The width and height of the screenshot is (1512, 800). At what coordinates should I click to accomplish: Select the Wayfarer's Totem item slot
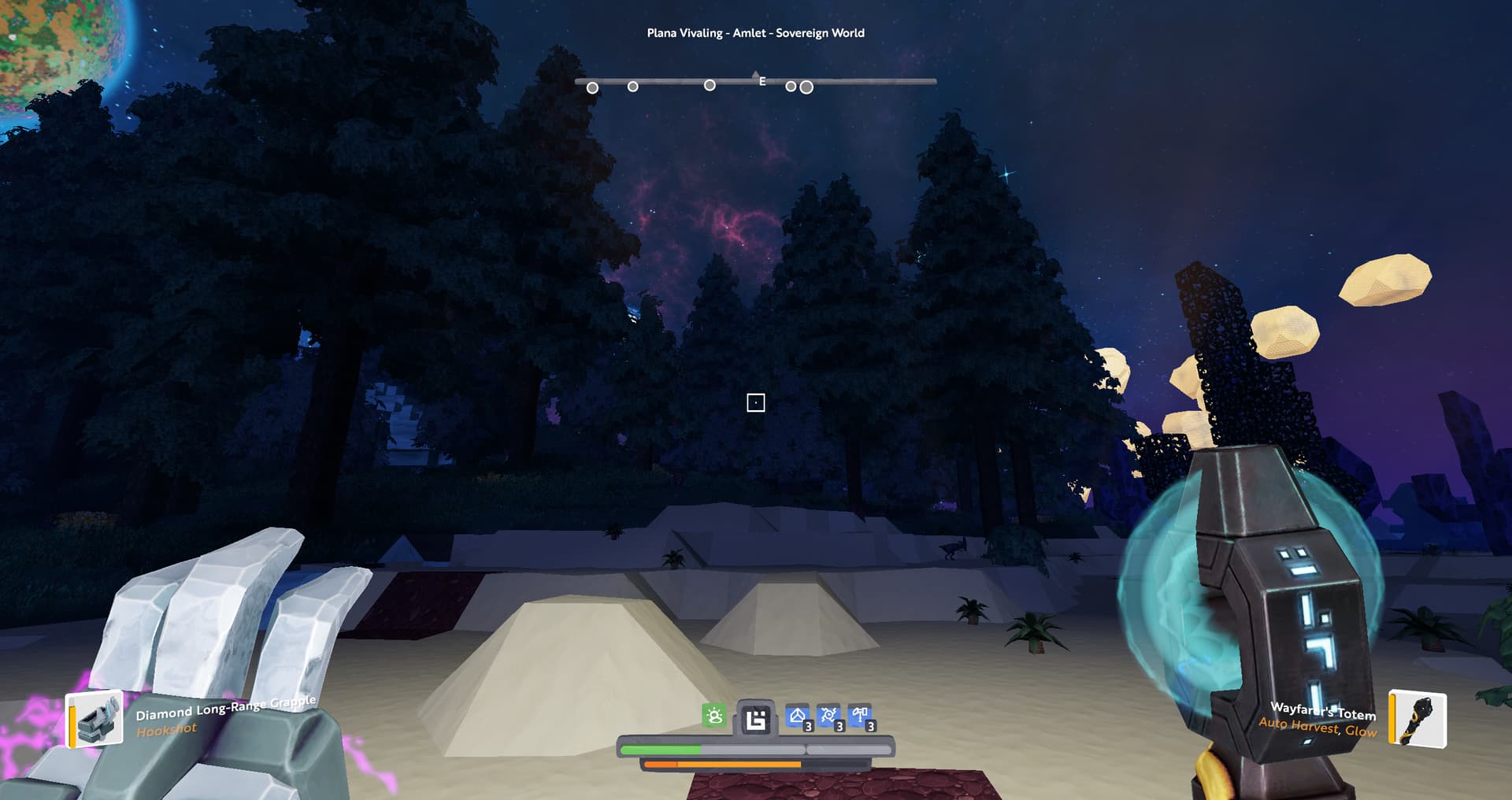pyautogui.click(x=1418, y=718)
